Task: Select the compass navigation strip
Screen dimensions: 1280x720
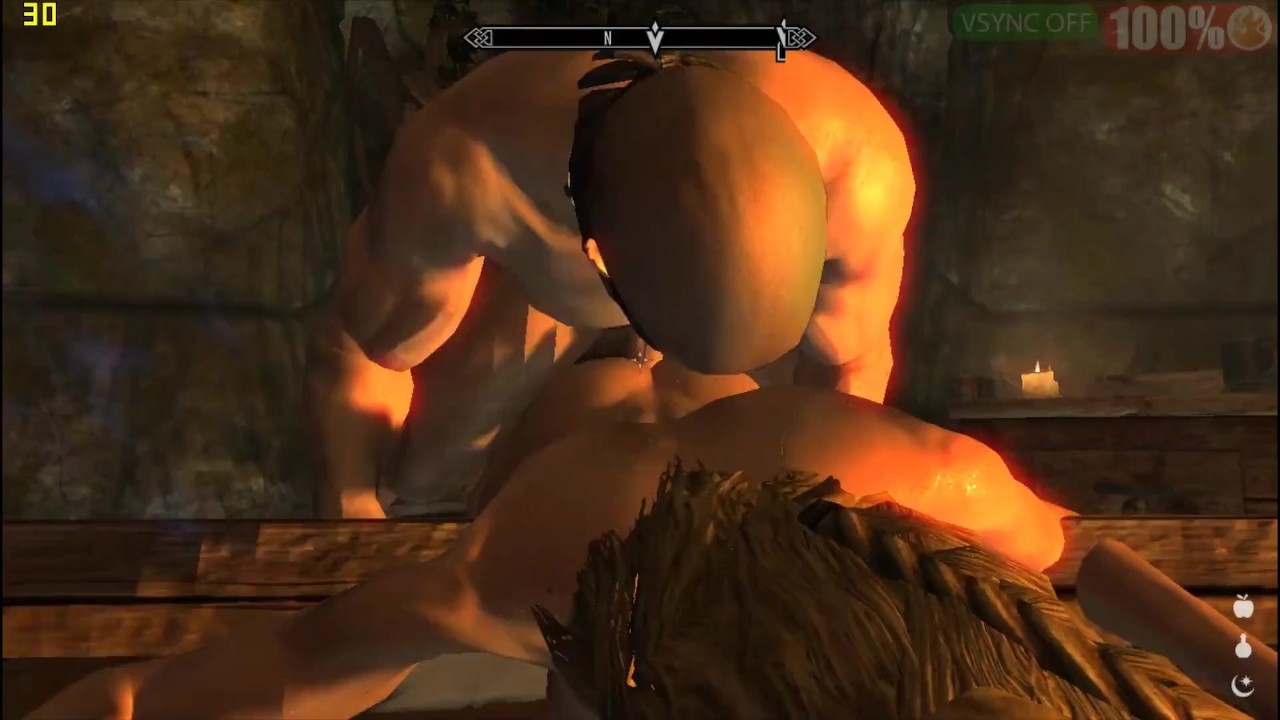Action: (x=638, y=38)
